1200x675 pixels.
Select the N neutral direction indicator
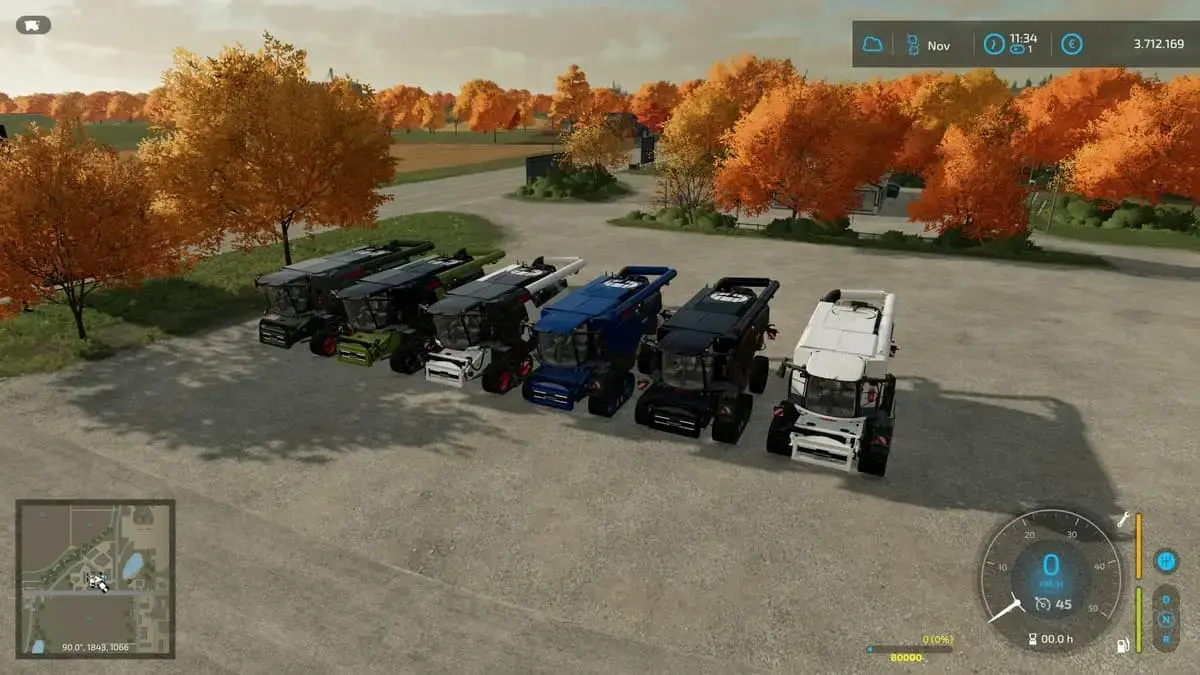tap(1165, 619)
